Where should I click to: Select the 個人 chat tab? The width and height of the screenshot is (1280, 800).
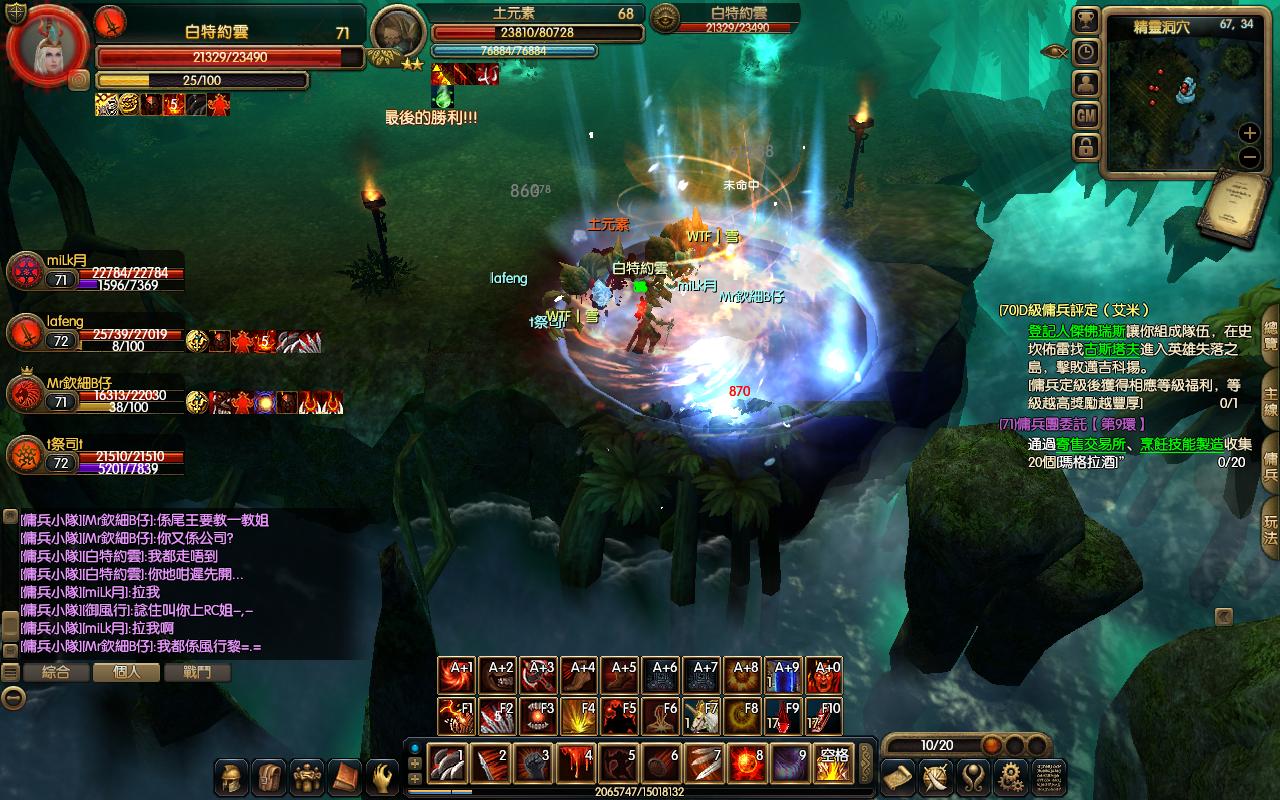click(126, 673)
